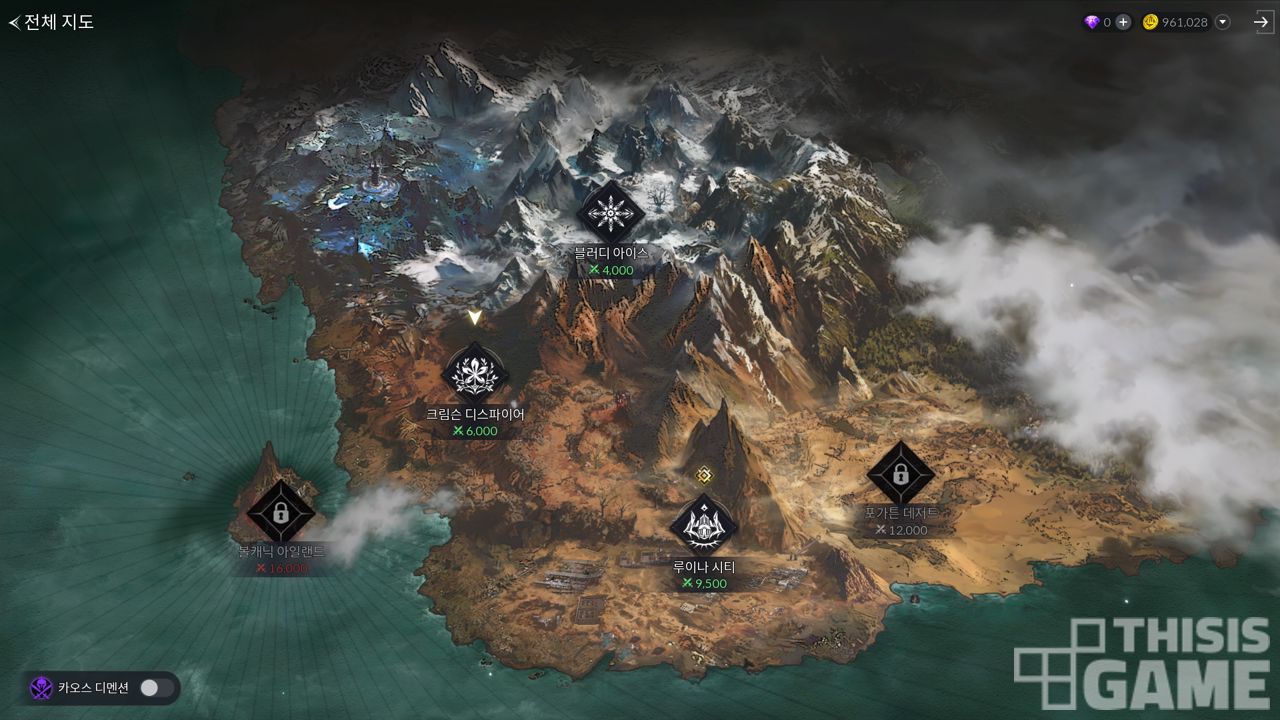Select the 블러디 아이스 region marker

610,213
